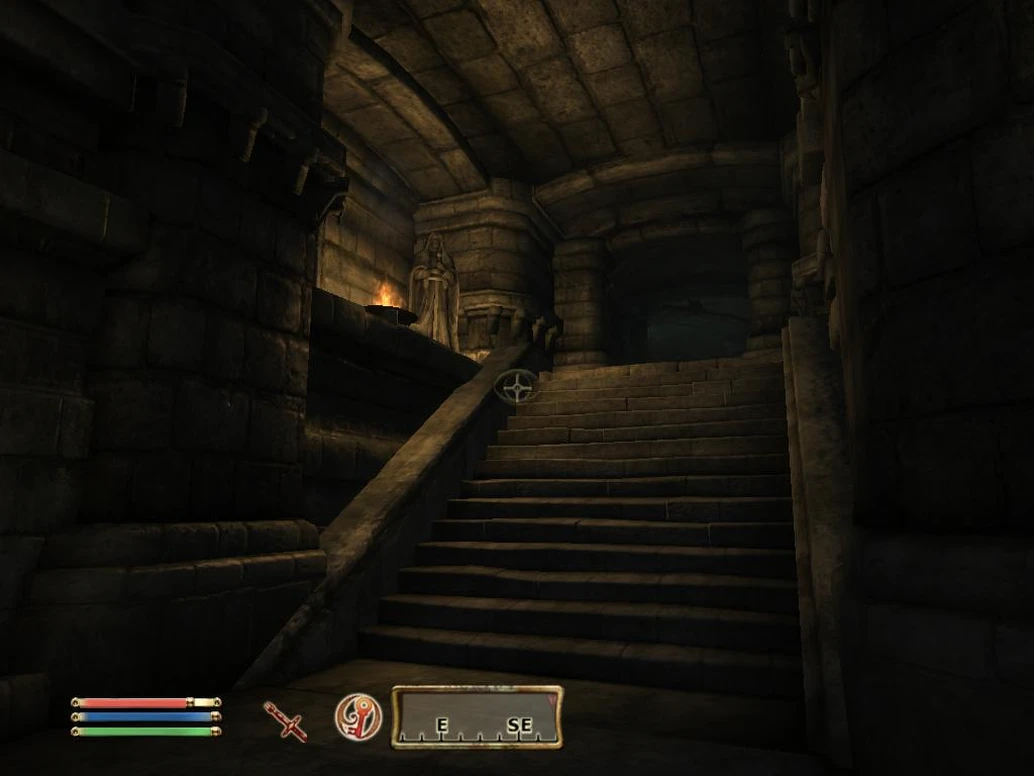1034x776 pixels.
Task: Click the round red active spell icon
Action: (x=358, y=717)
